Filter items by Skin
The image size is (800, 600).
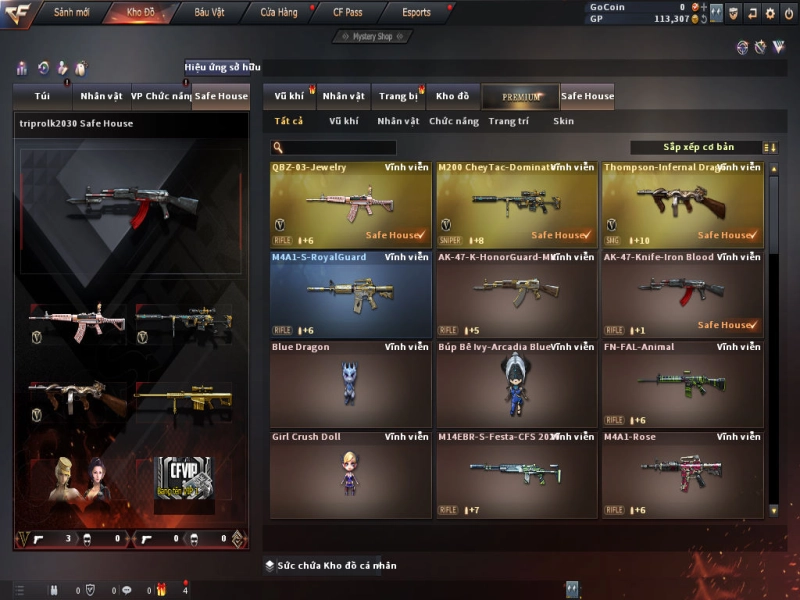[564, 121]
